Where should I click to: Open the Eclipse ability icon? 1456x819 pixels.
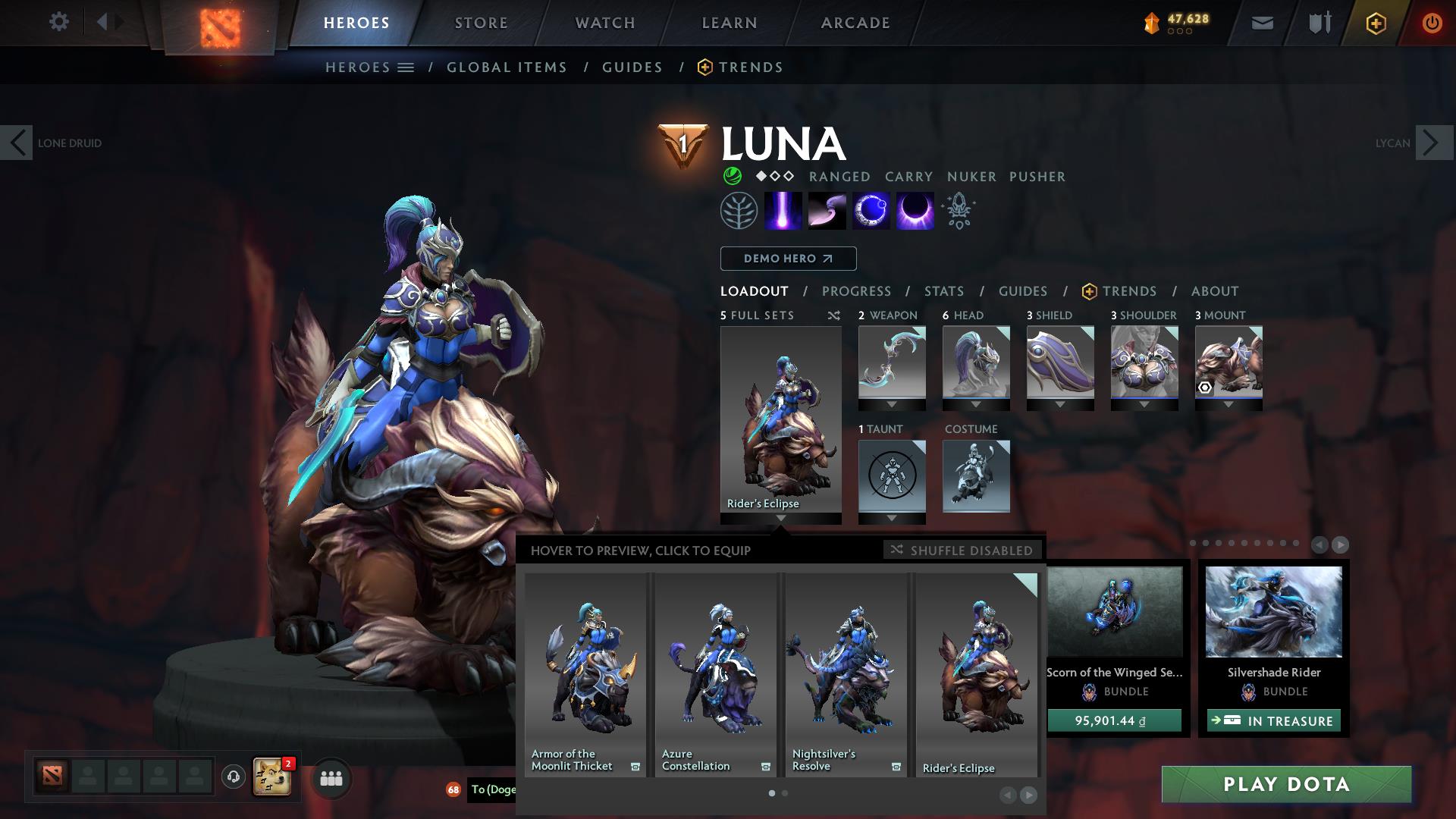pos(914,210)
